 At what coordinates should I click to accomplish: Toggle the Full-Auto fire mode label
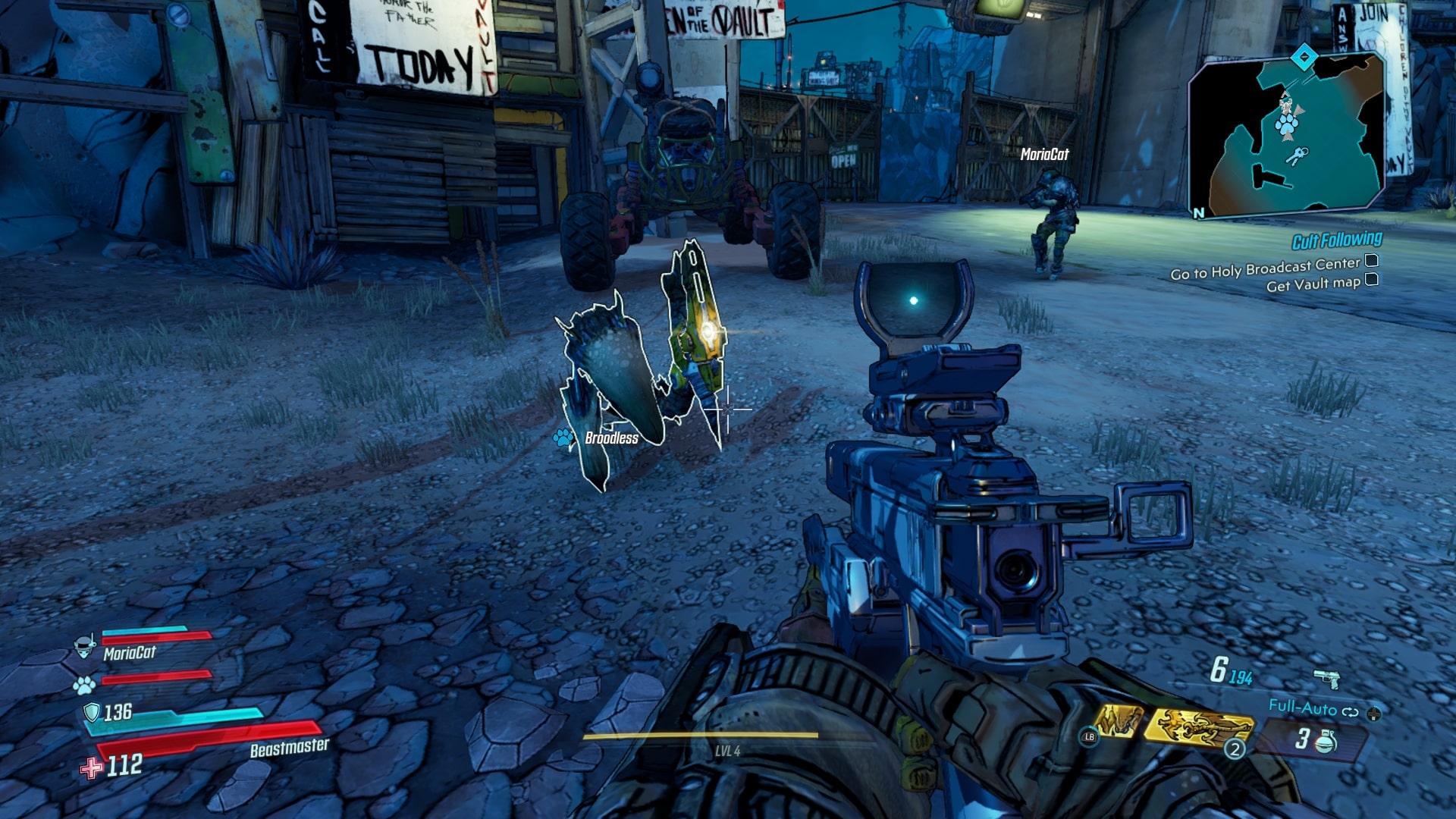(1302, 708)
